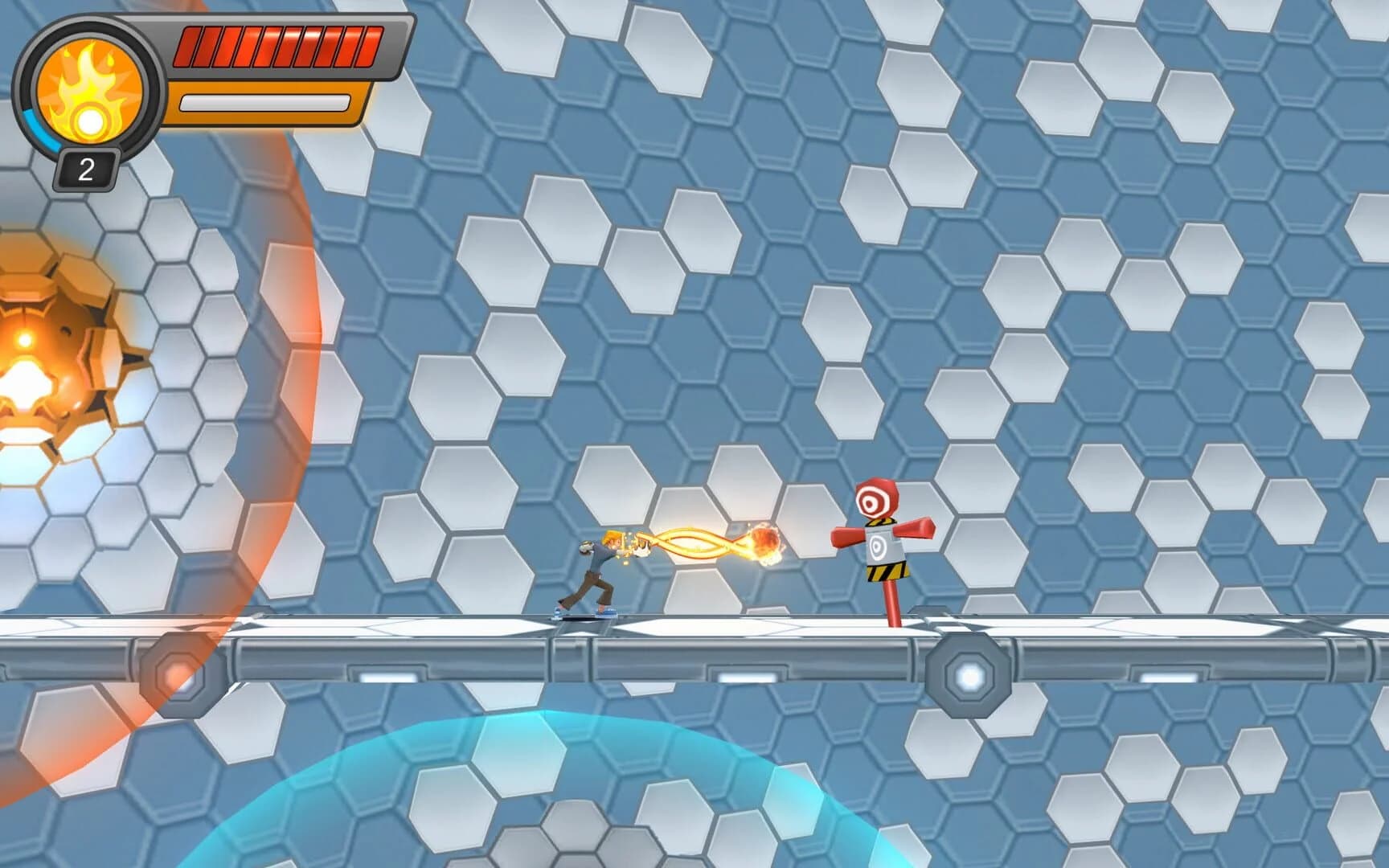The width and height of the screenshot is (1389, 868).
Task: Click the orange XP bar frame
Action: point(265,102)
